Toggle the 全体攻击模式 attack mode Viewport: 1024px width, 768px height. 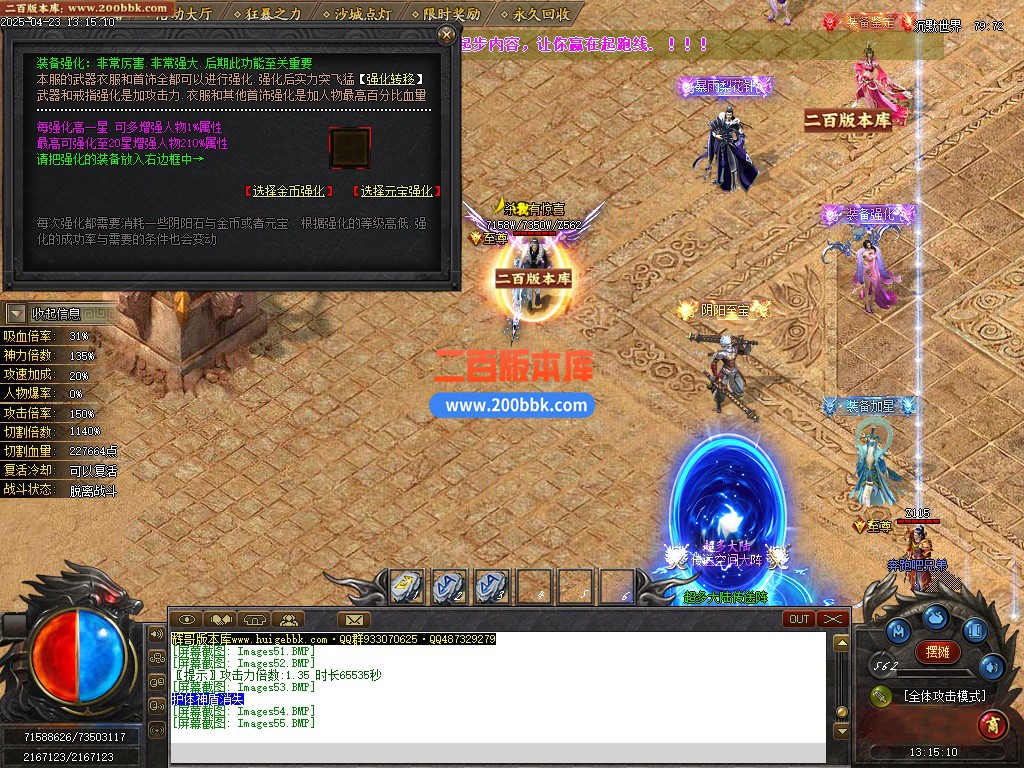pyautogui.click(x=942, y=696)
